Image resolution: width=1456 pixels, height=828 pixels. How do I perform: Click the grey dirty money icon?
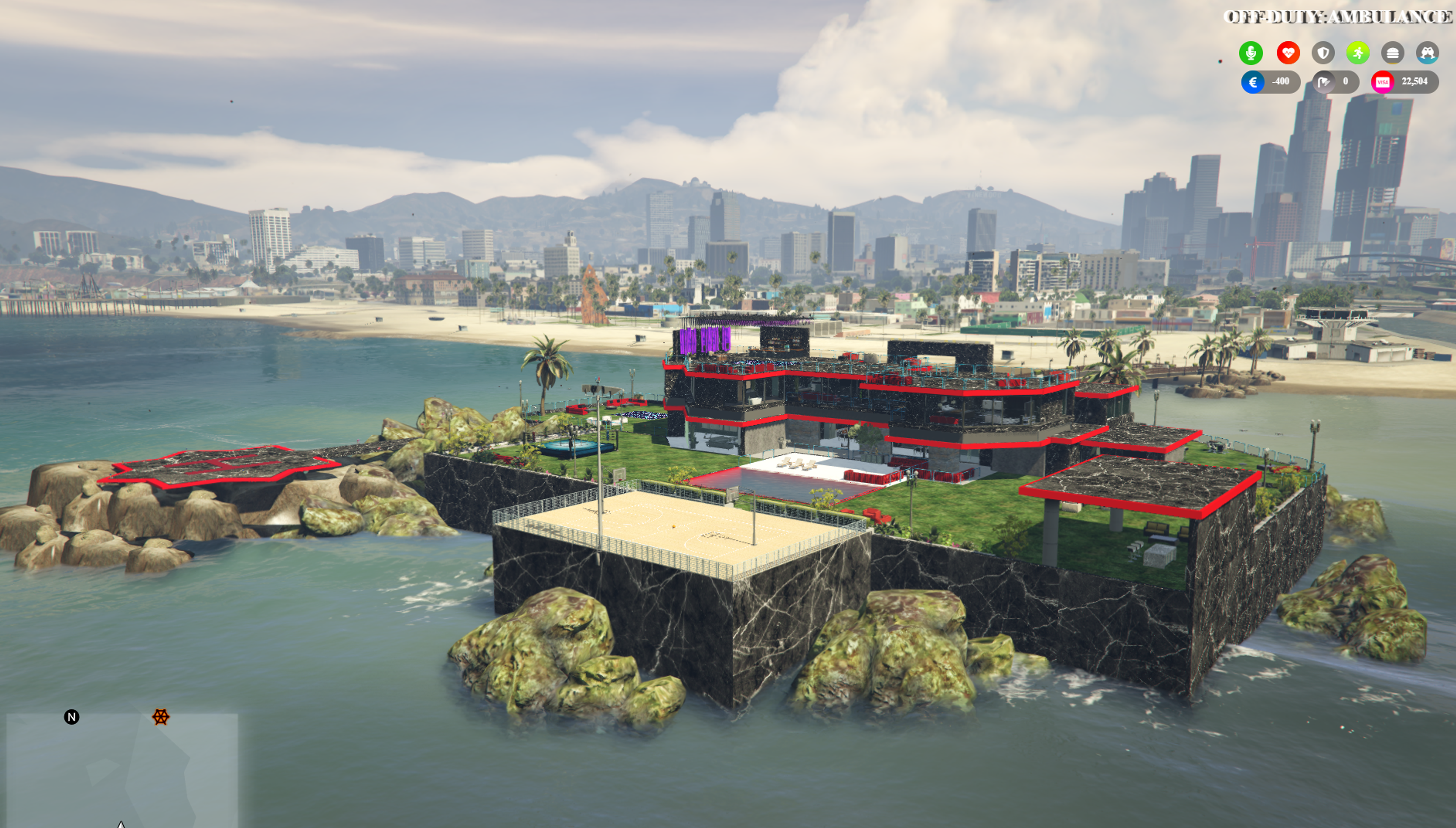(x=1323, y=82)
